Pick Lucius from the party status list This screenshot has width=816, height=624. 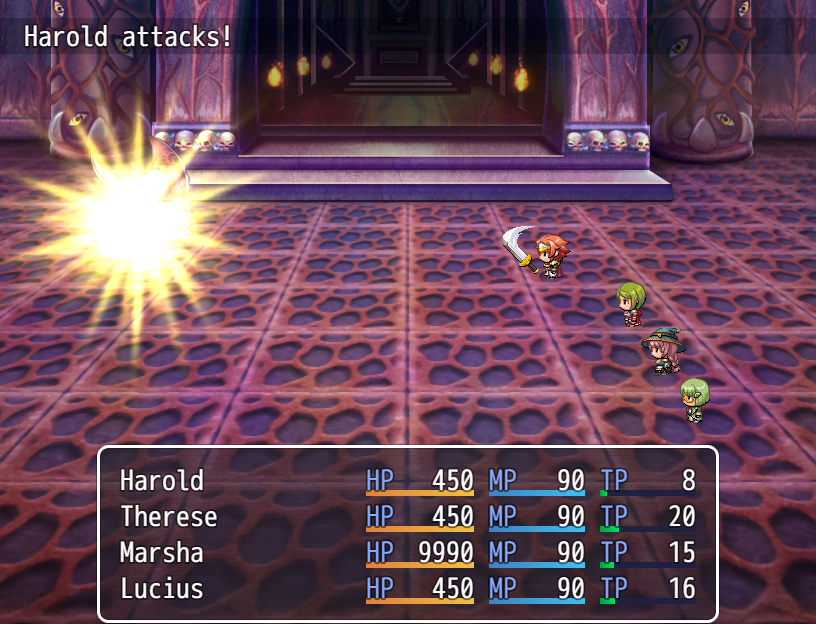[407, 589]
